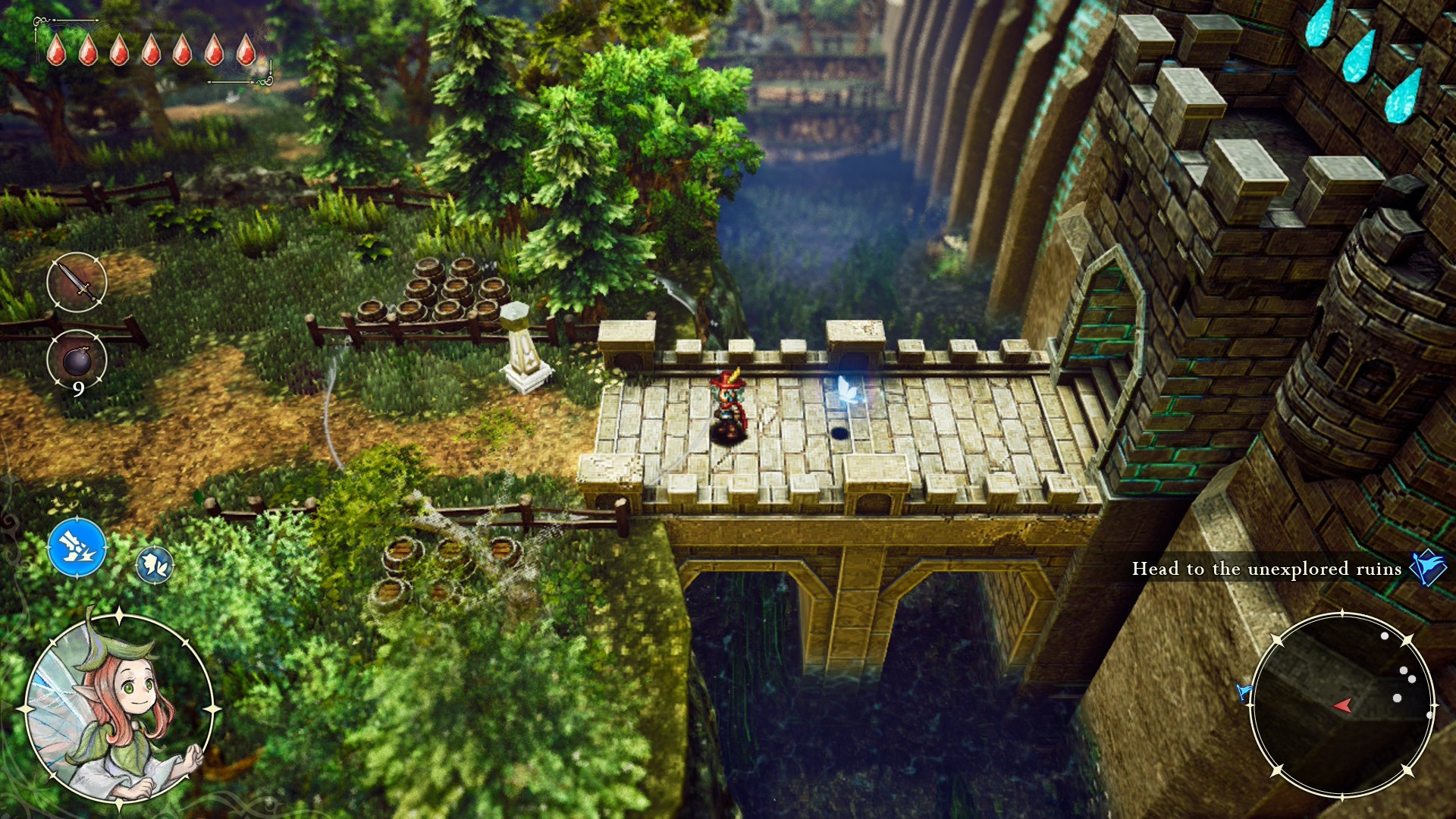Select the sword weapon slot

pos(77,282)
